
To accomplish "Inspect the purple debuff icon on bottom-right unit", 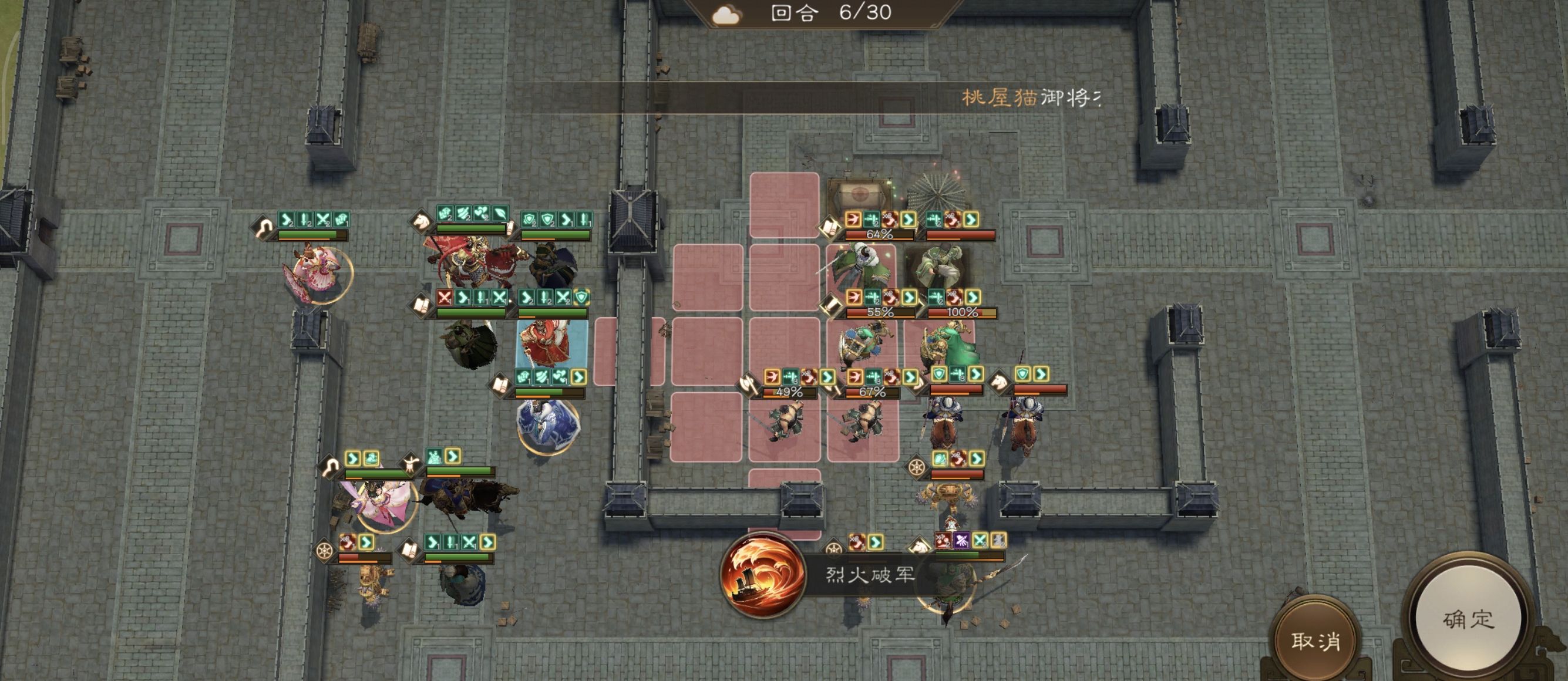I will click(x=961, y=542).
